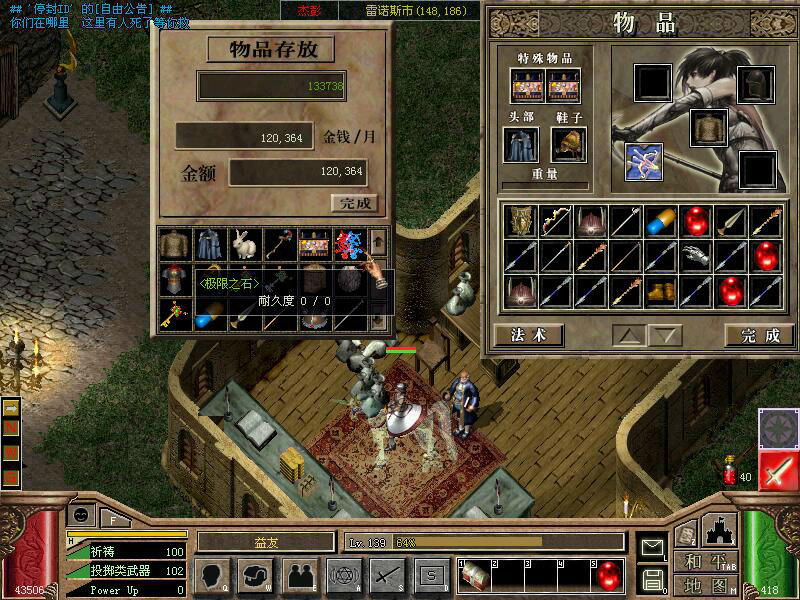This screenshot has width=800, height=600.
Task: Select the bow in the inventory grid
Action: pyautogui.click(x=555, y=222)
